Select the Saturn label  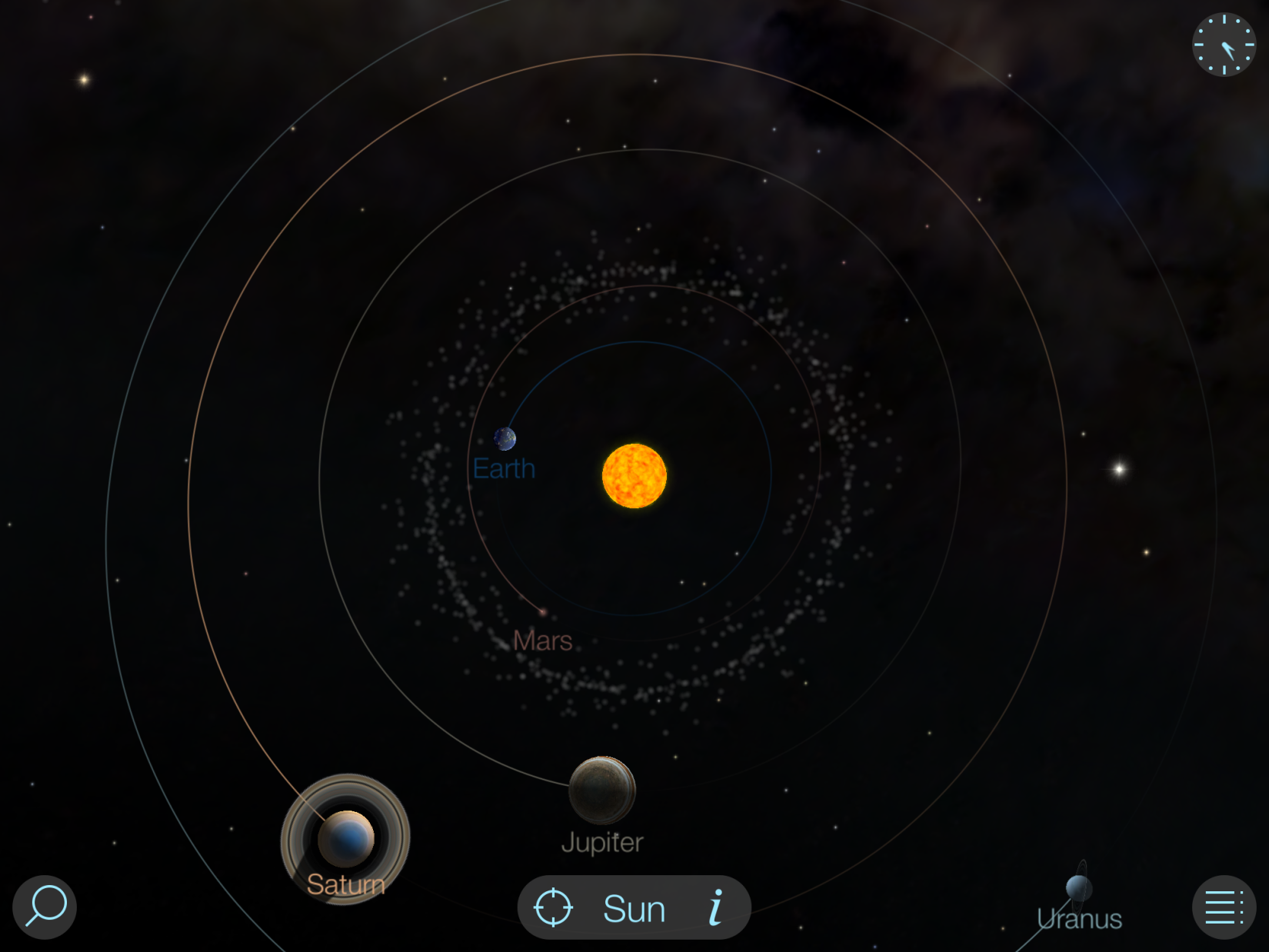(345, 884)
